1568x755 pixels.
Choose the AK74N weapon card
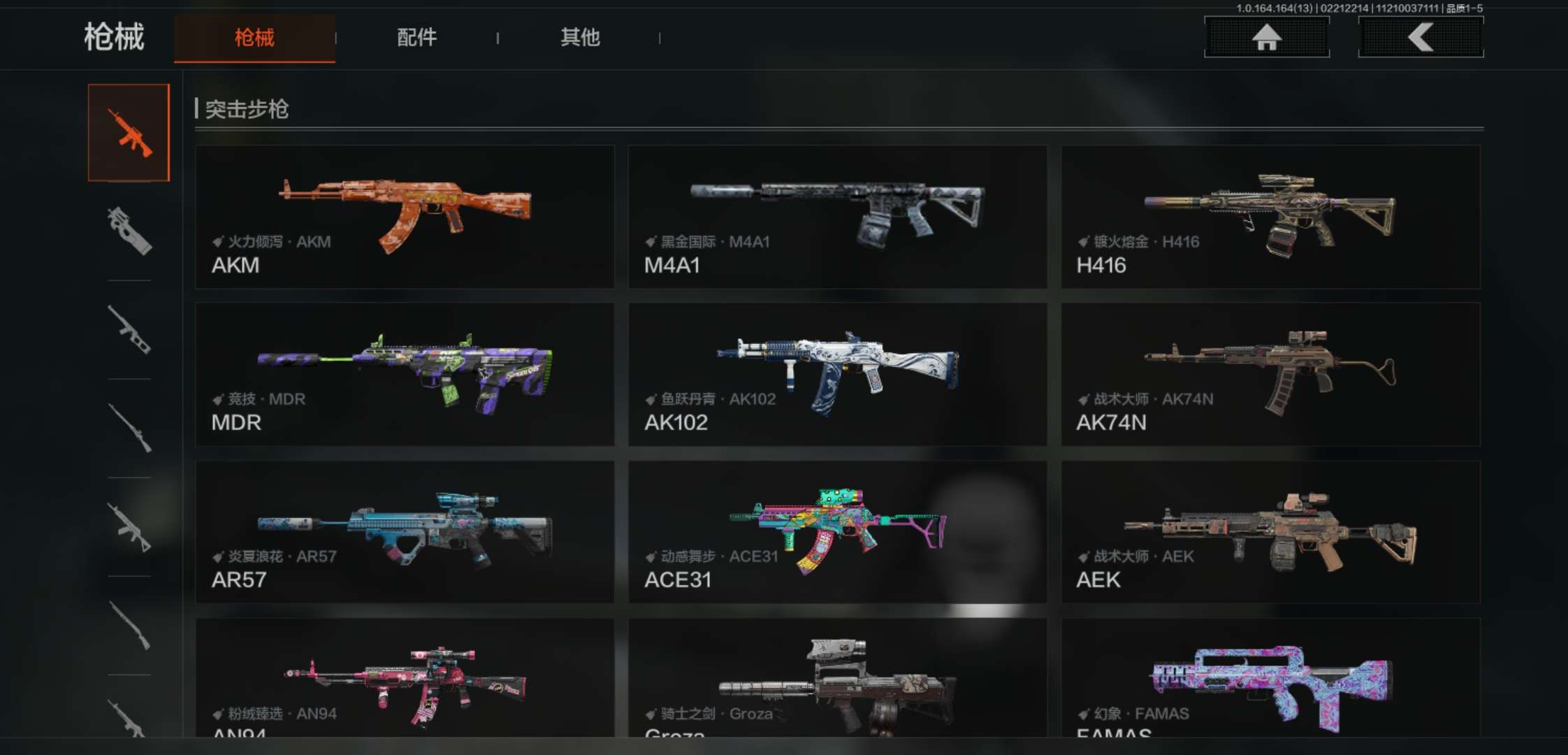[x=1270, y=374]
